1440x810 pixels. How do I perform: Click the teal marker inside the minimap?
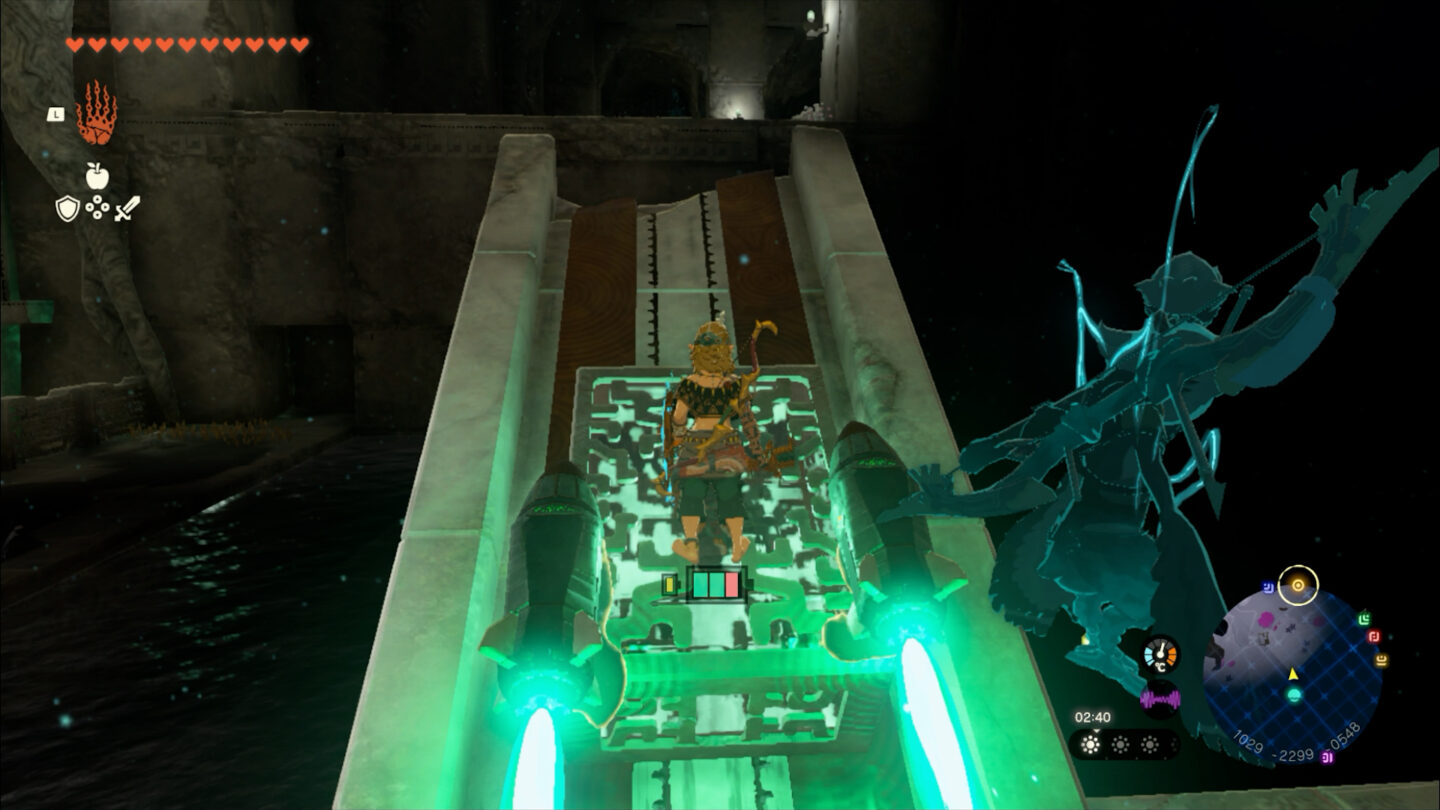(1293, 694)
